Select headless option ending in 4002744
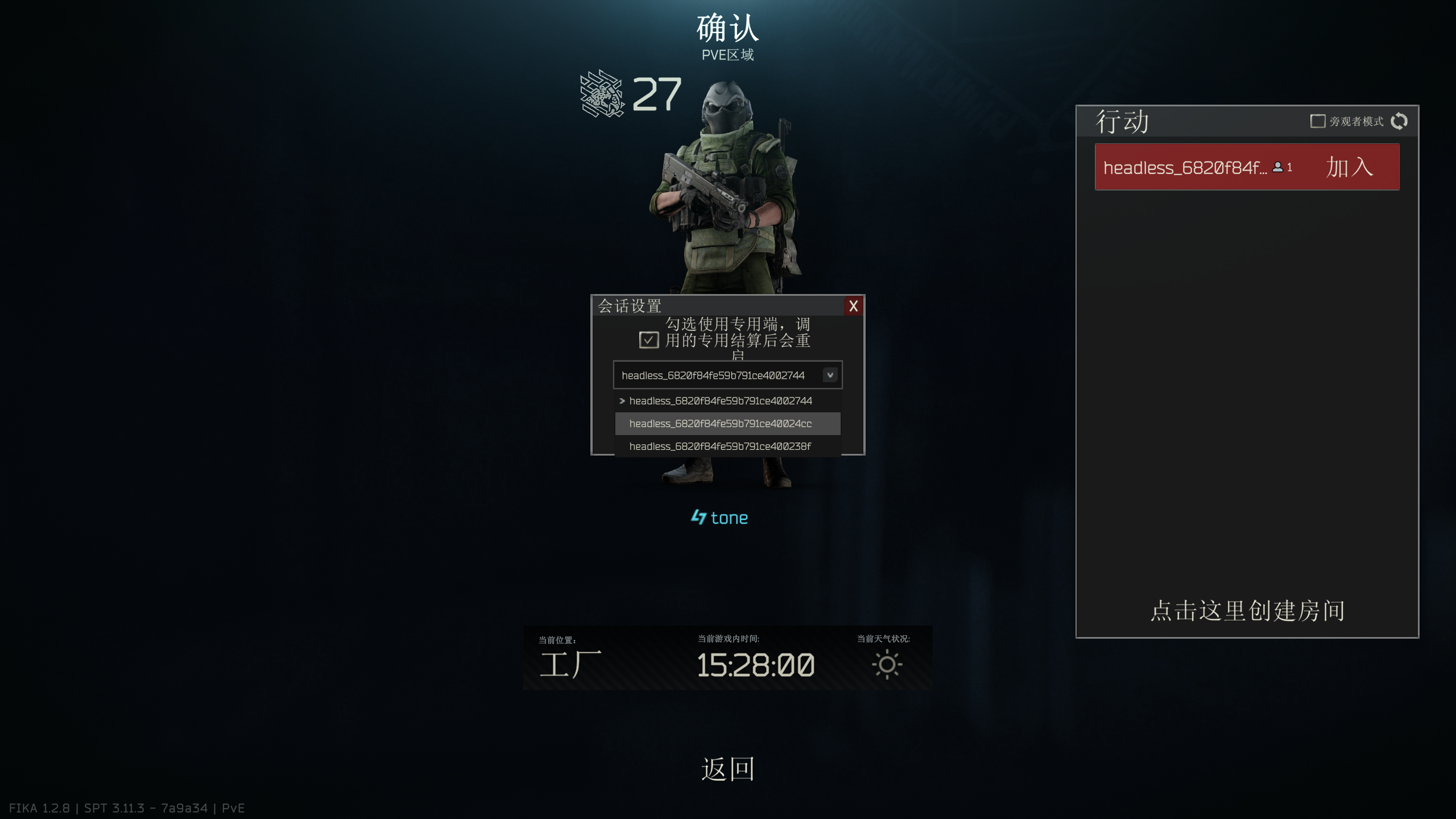 (720, 401)
